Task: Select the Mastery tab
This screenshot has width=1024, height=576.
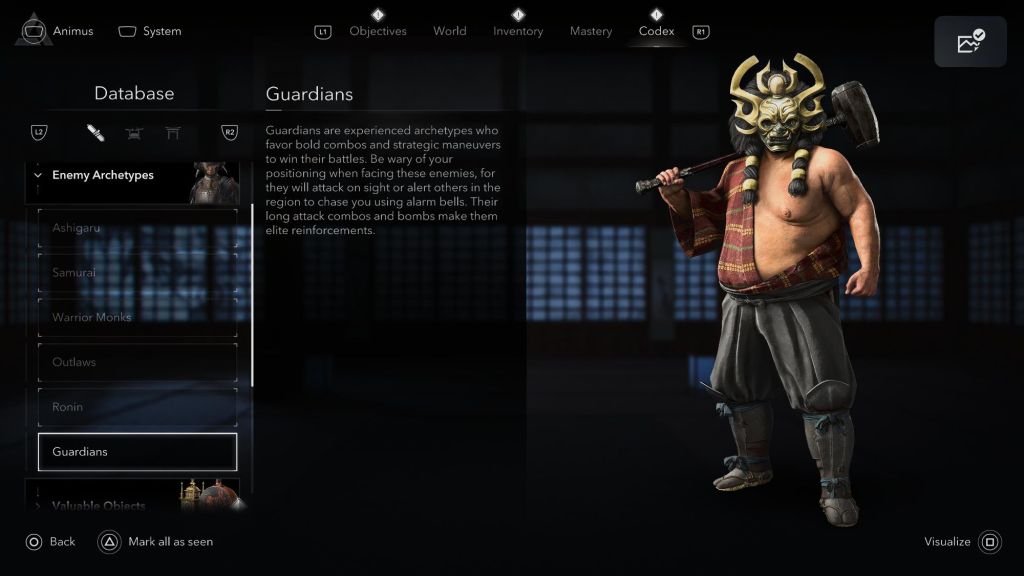Action: 591,31
